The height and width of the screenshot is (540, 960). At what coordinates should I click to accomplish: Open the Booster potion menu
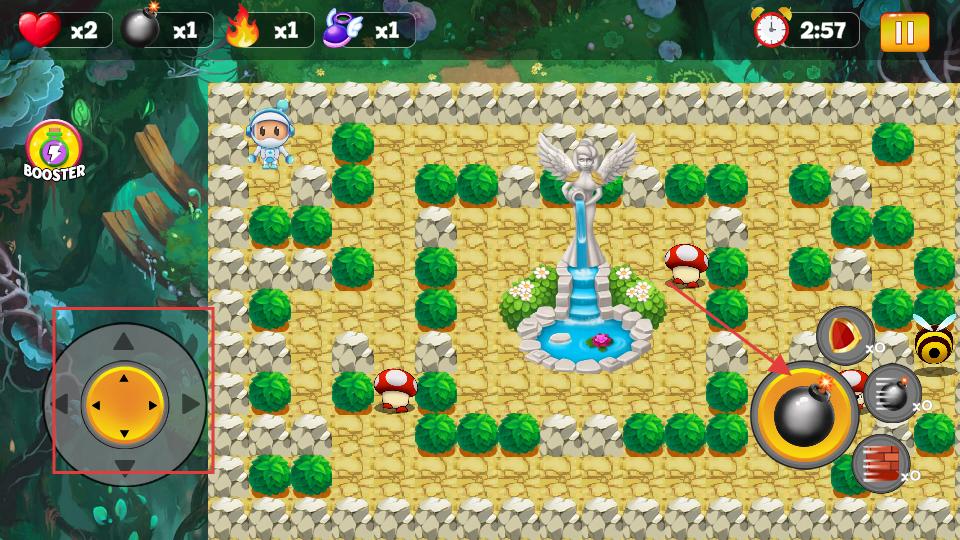click(x=54, y=151)
